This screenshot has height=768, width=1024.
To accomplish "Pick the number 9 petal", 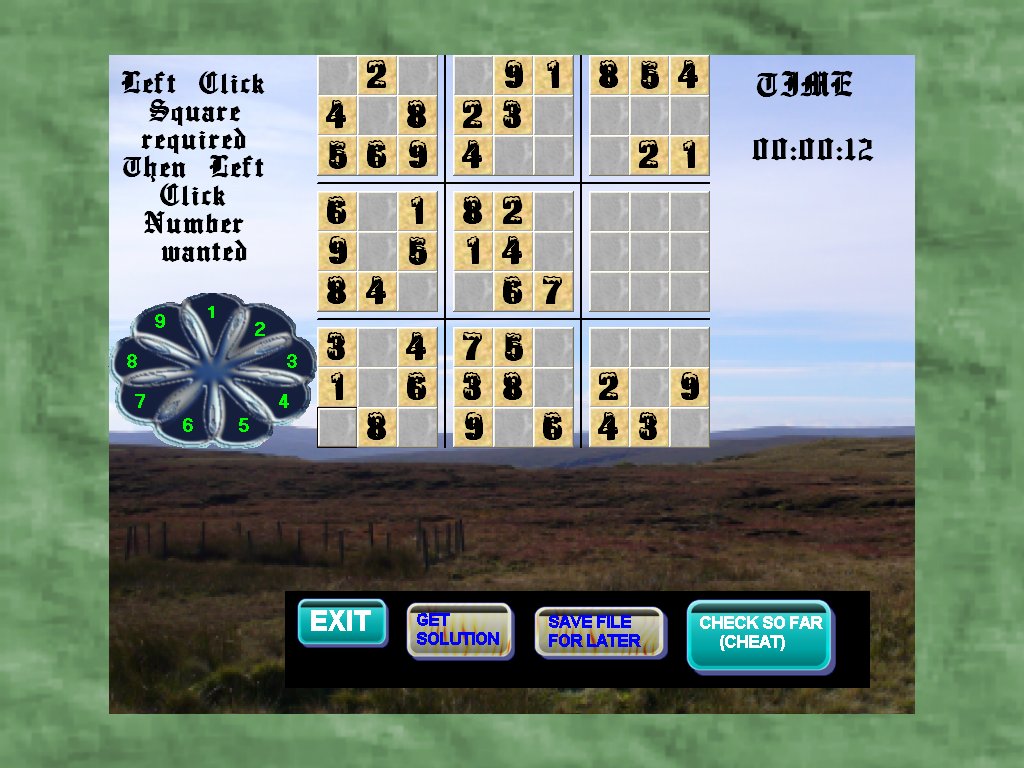I will (x=160, y=322).
